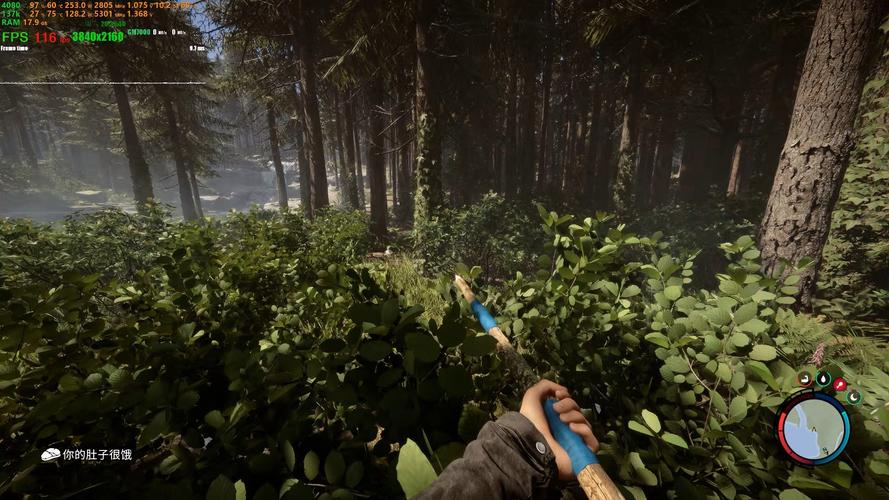The height and width of the screenshot is (500, 889).
Task: Select the flexed arm strength icon
Action: 805,380
